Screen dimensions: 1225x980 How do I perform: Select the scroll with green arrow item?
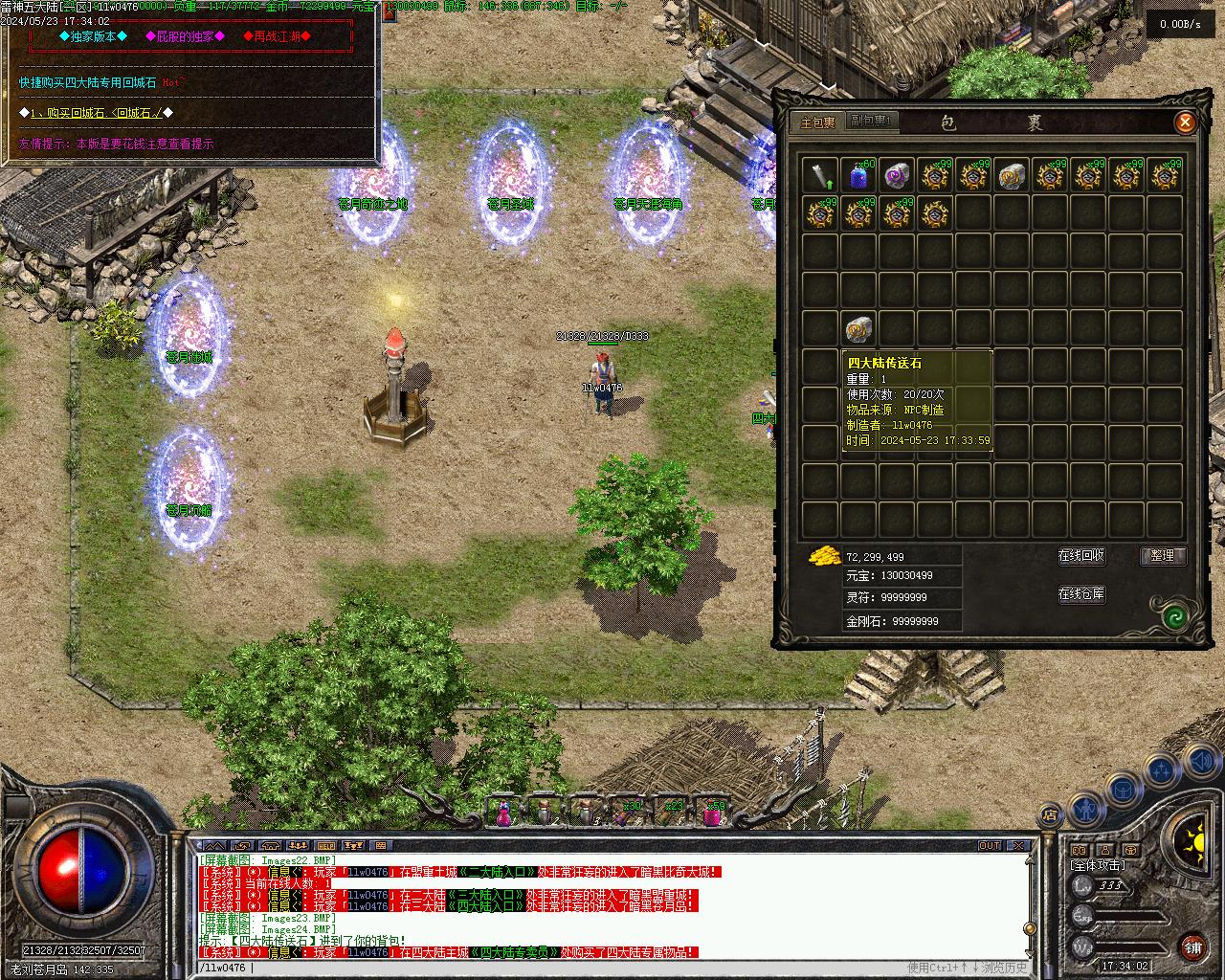[x=820, y=175]
